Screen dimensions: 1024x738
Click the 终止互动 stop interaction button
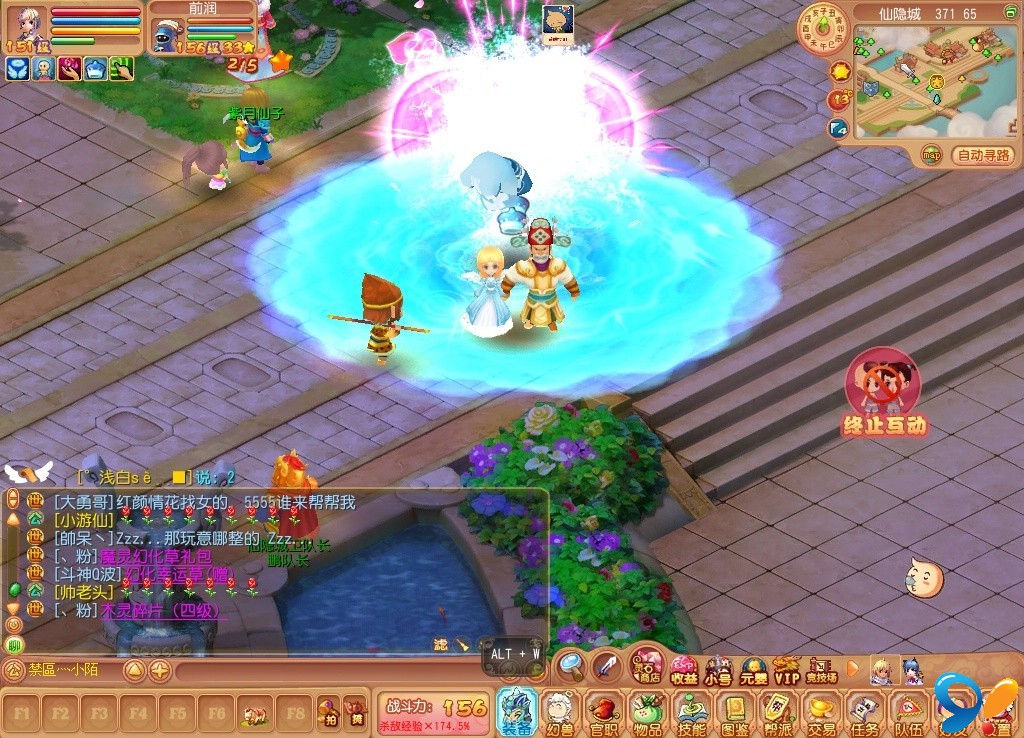point(883,393)
